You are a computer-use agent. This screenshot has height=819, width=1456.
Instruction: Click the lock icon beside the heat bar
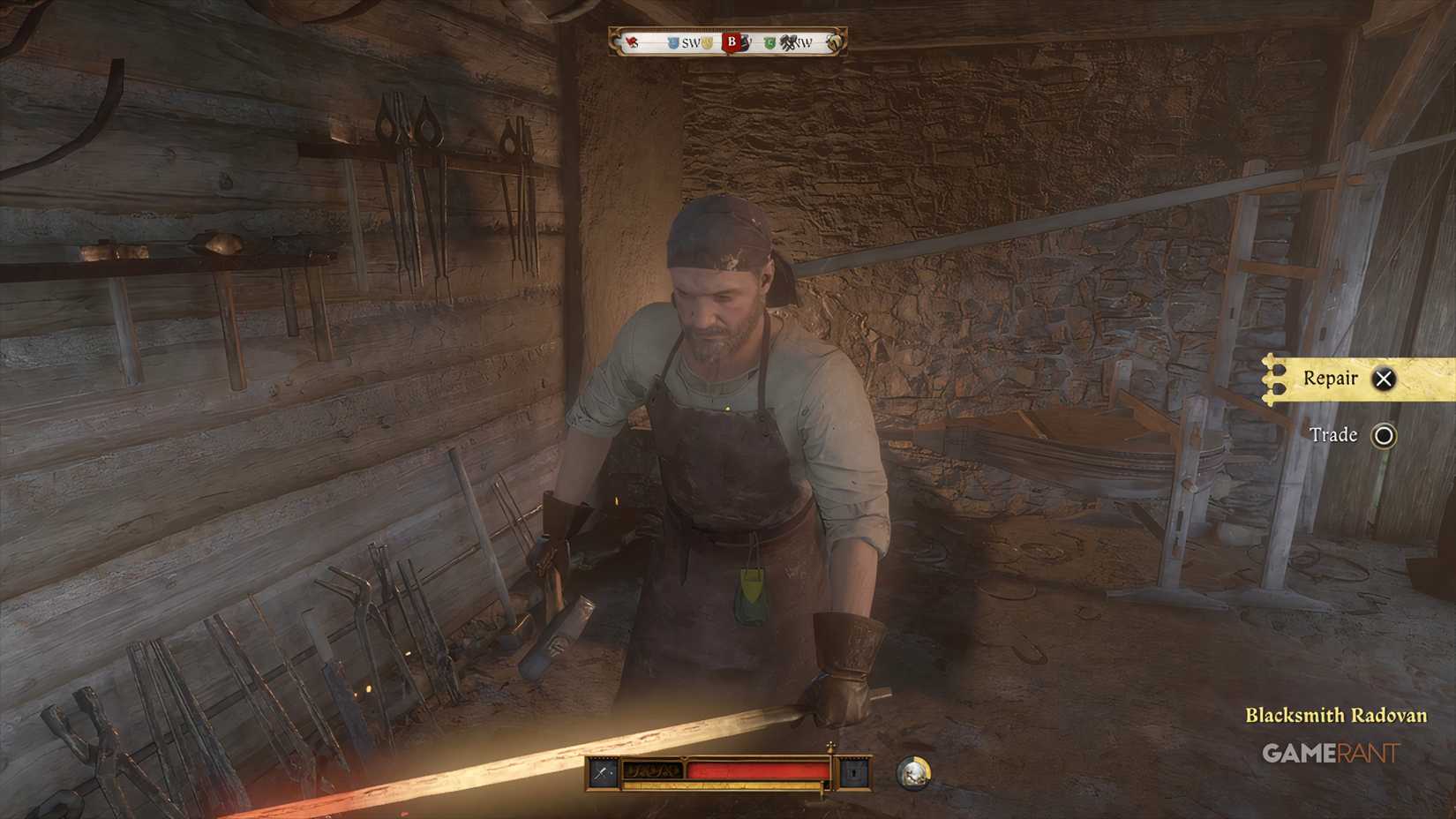(x=853, y=772)
